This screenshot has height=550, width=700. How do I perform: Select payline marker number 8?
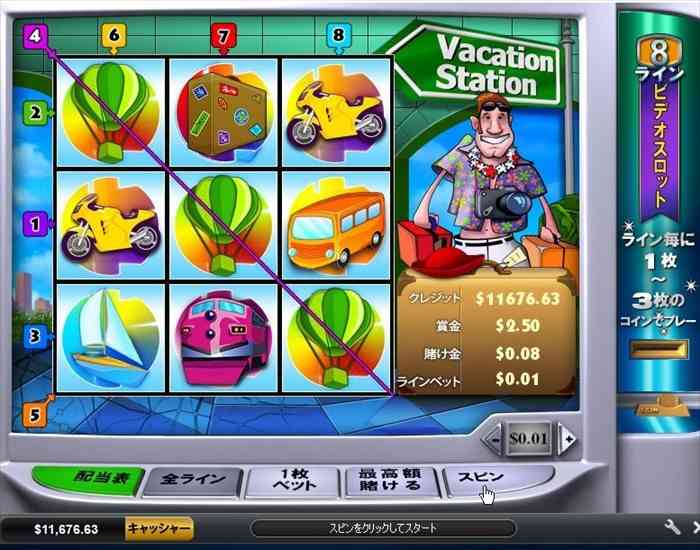[x=338, y=36]
